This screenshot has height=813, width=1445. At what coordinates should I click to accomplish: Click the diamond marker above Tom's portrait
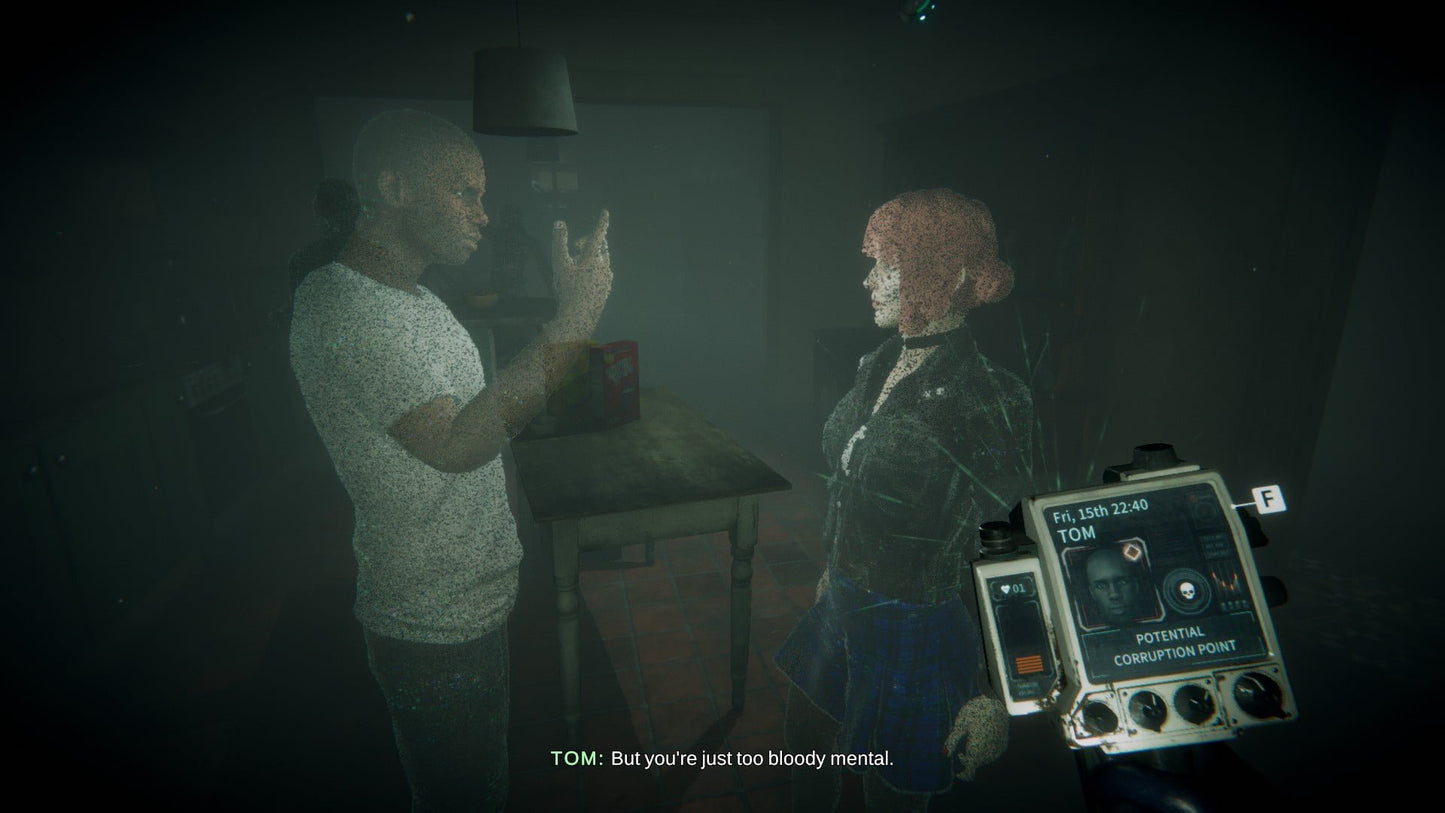point(1133,552)
